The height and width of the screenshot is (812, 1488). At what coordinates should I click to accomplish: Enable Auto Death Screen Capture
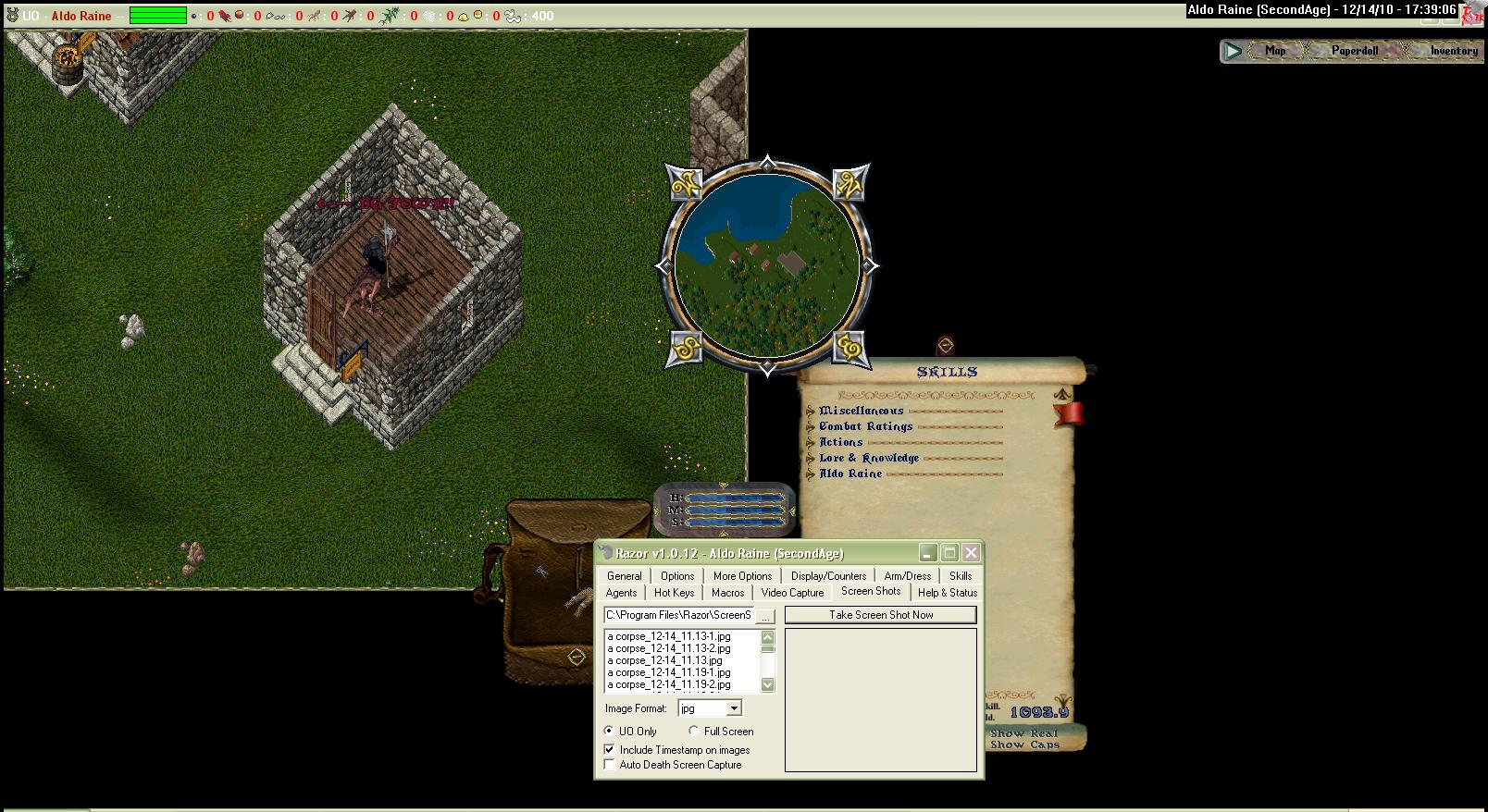pos(609,765)
